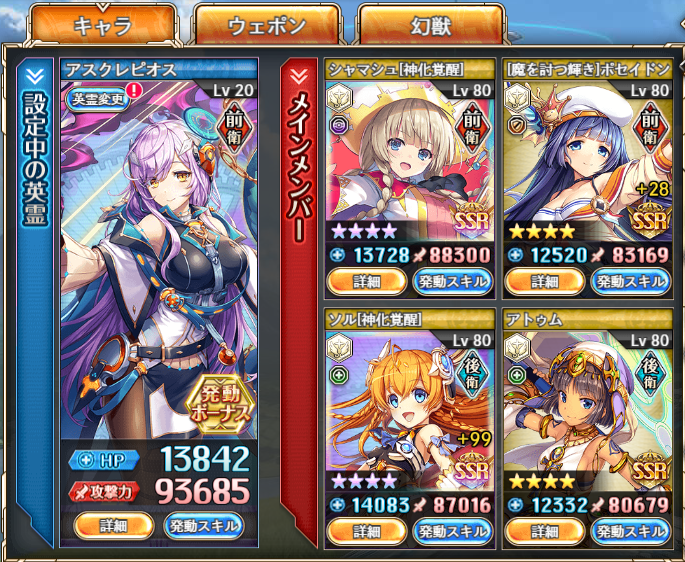Screen dimensions: 685x562
Task: Switch to the キャラ tab
Action: pos(103,26)
